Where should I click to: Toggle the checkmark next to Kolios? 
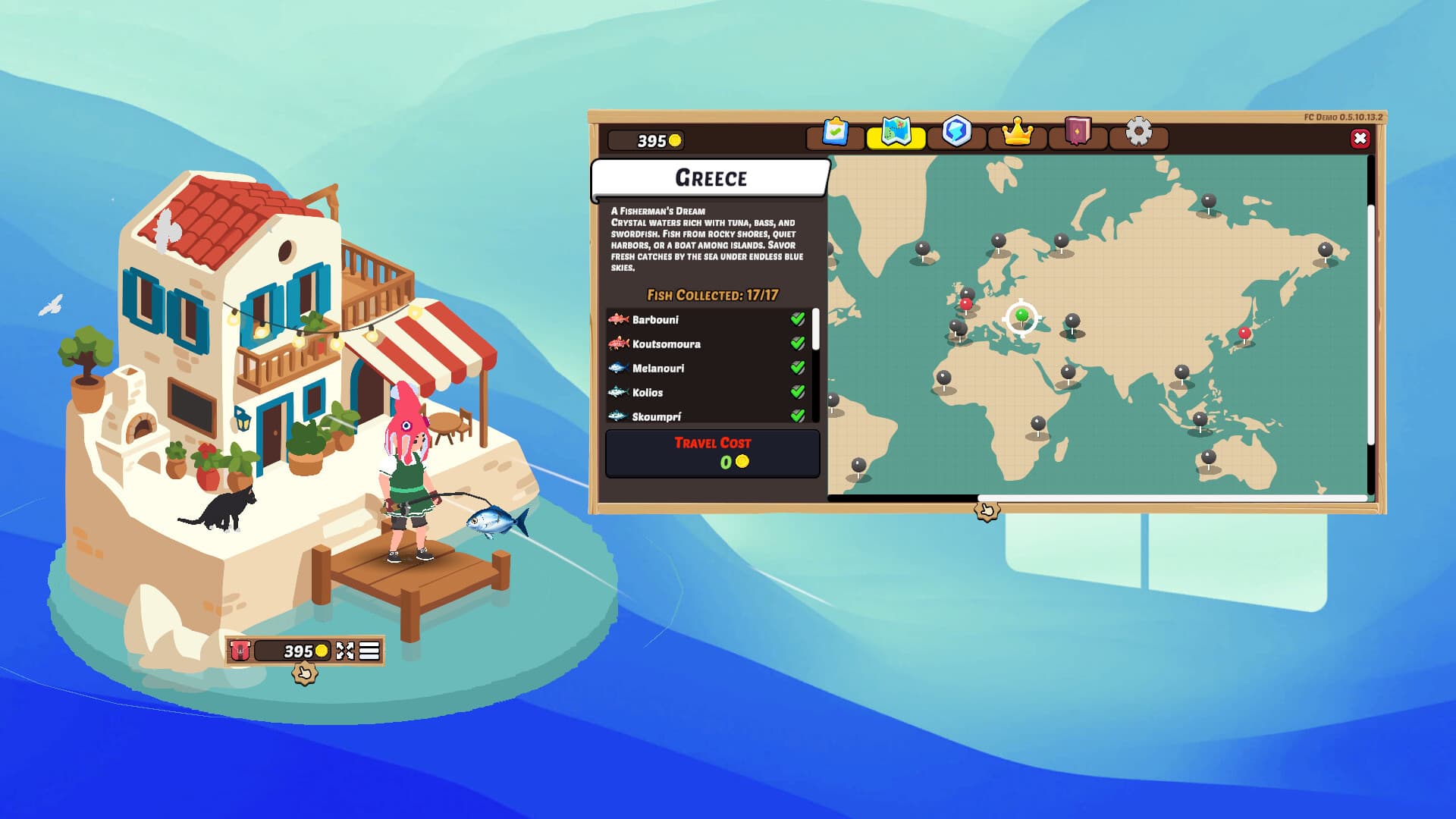797,393
